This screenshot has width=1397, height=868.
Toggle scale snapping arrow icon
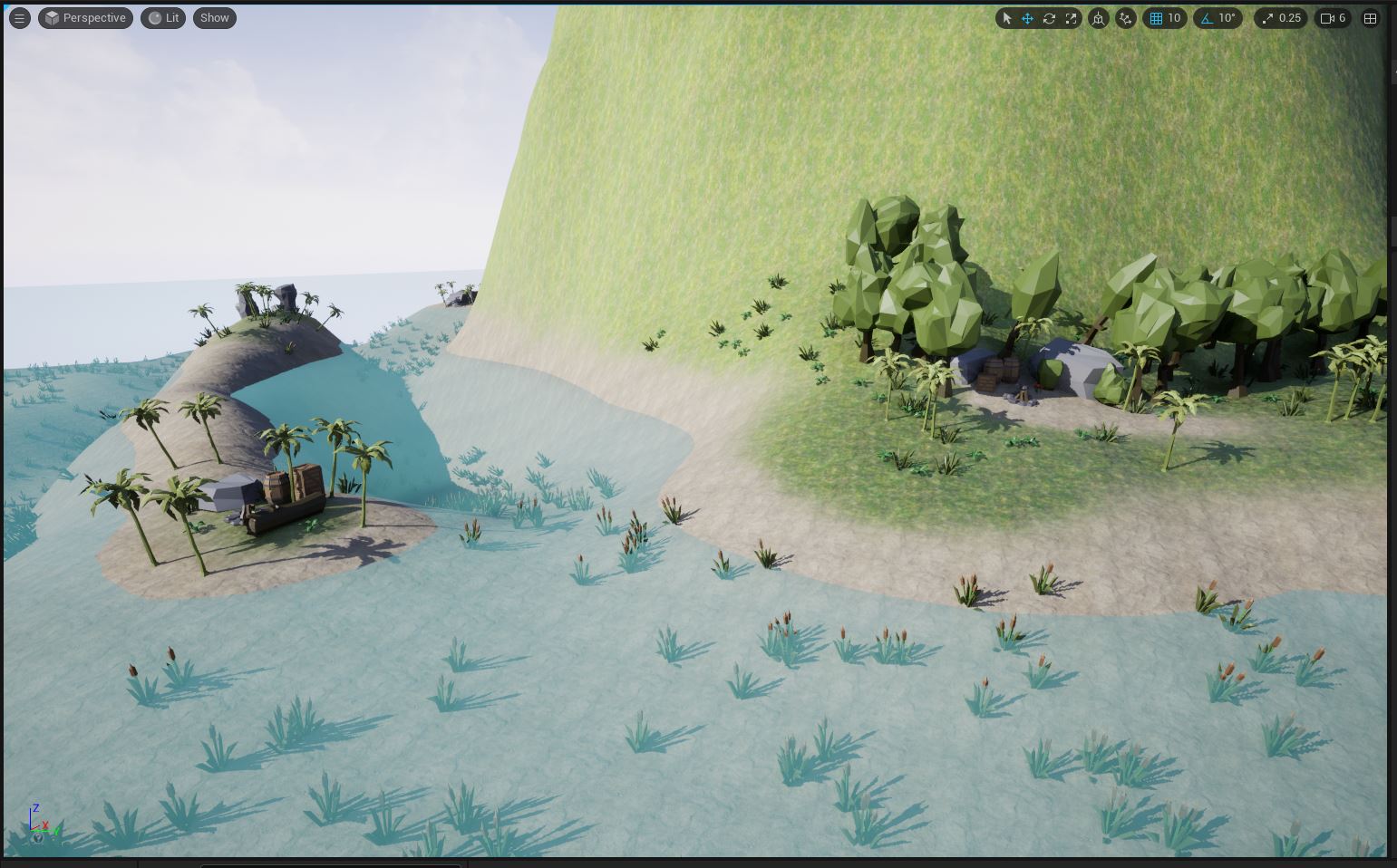click(1267, 18)
